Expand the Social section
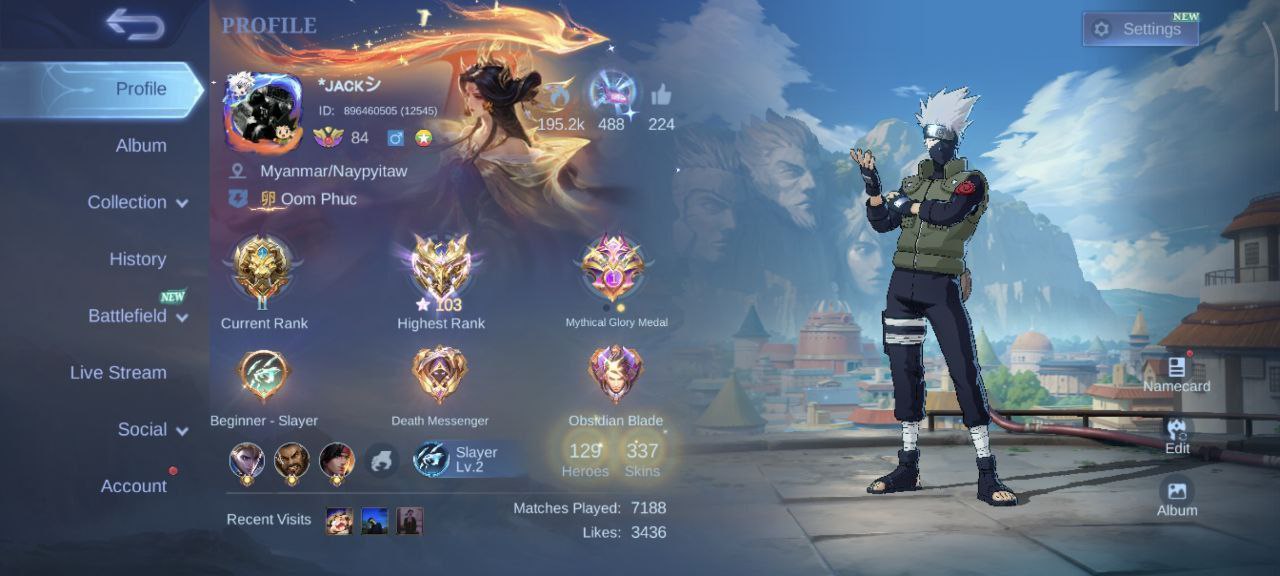This screenshot has width=1280, height=576. (152, 430)
